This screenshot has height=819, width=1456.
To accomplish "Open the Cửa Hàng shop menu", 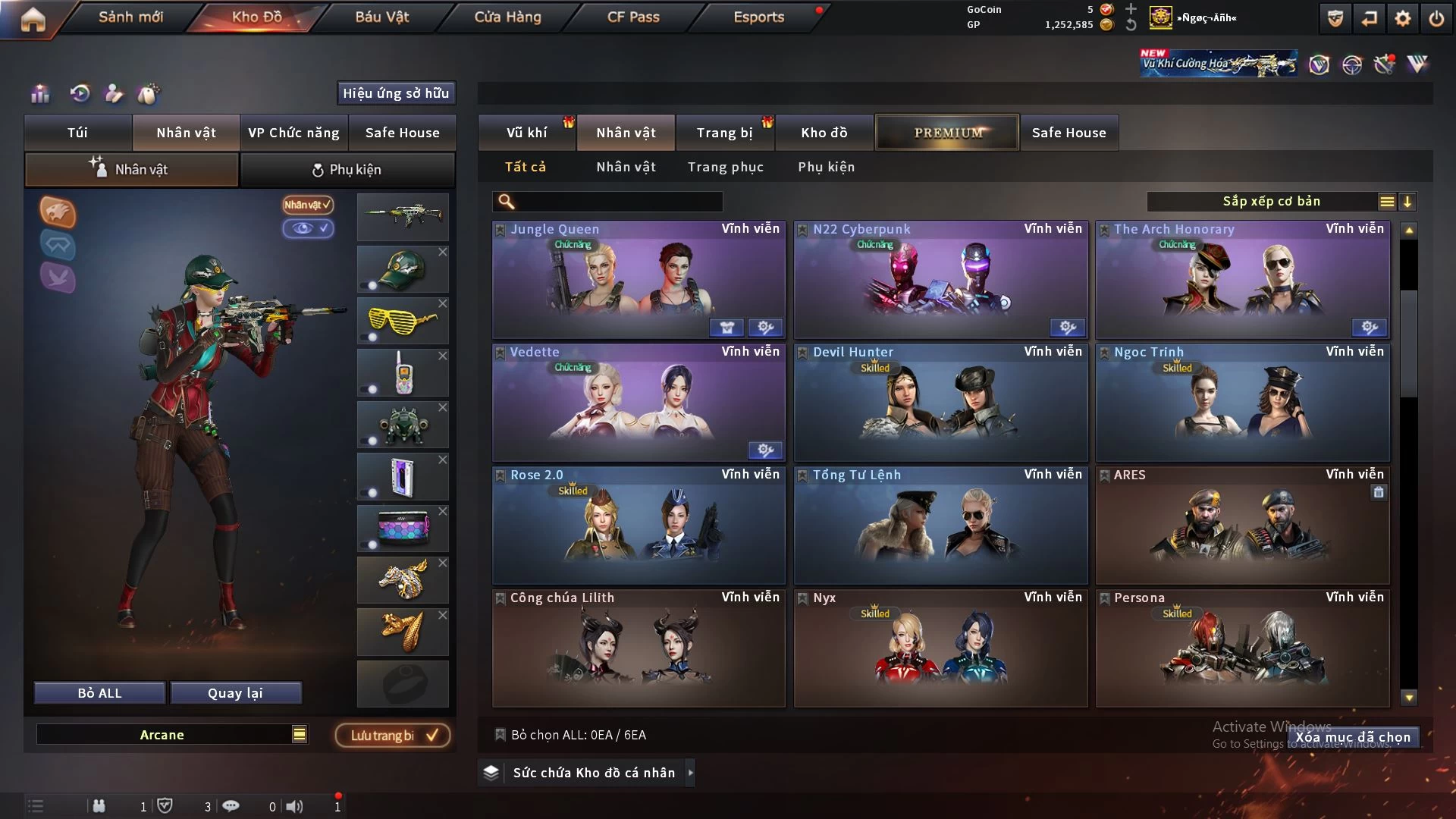I will pos(507,17).
